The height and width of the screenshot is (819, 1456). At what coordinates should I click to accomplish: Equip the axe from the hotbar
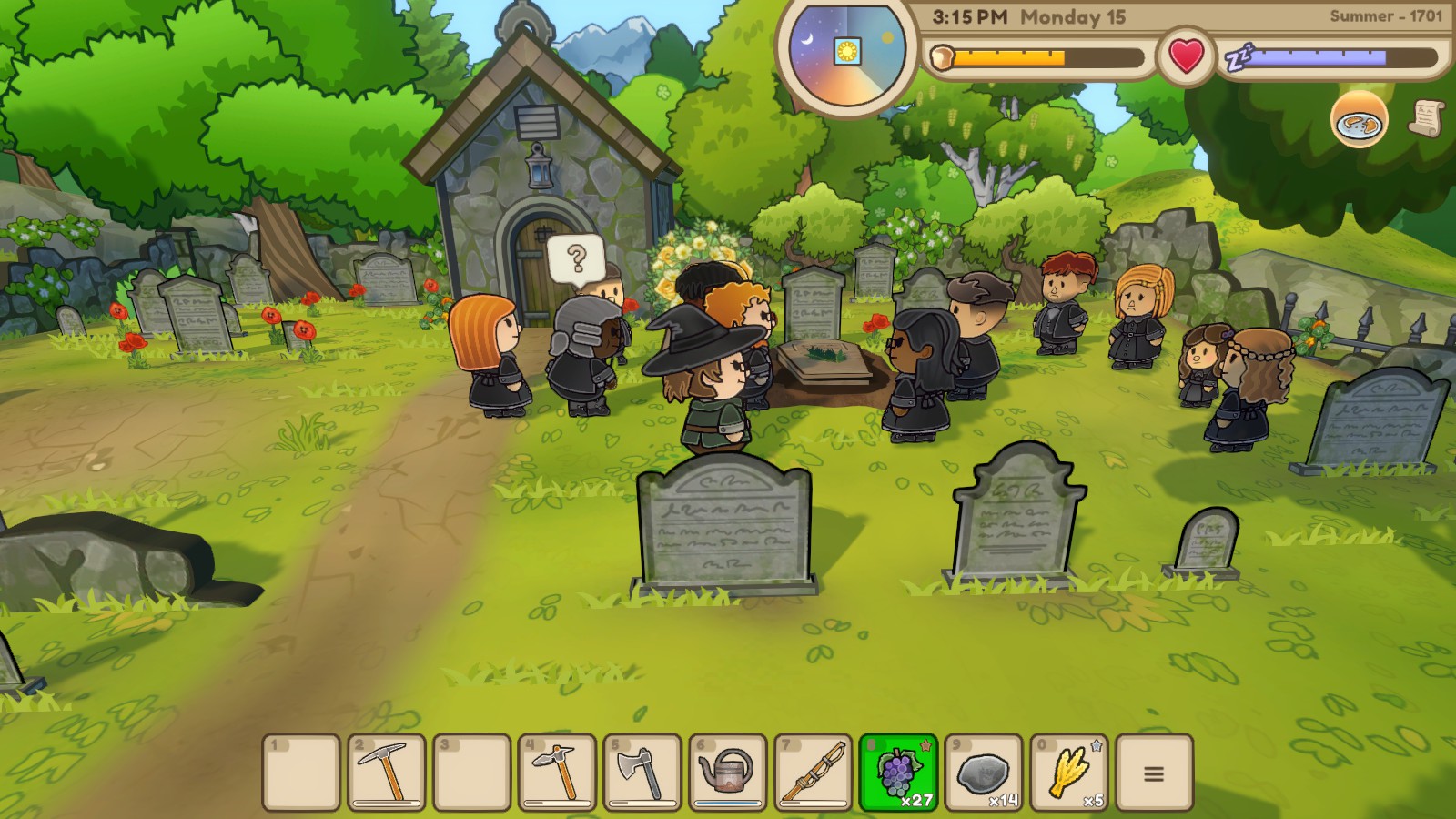642,773
